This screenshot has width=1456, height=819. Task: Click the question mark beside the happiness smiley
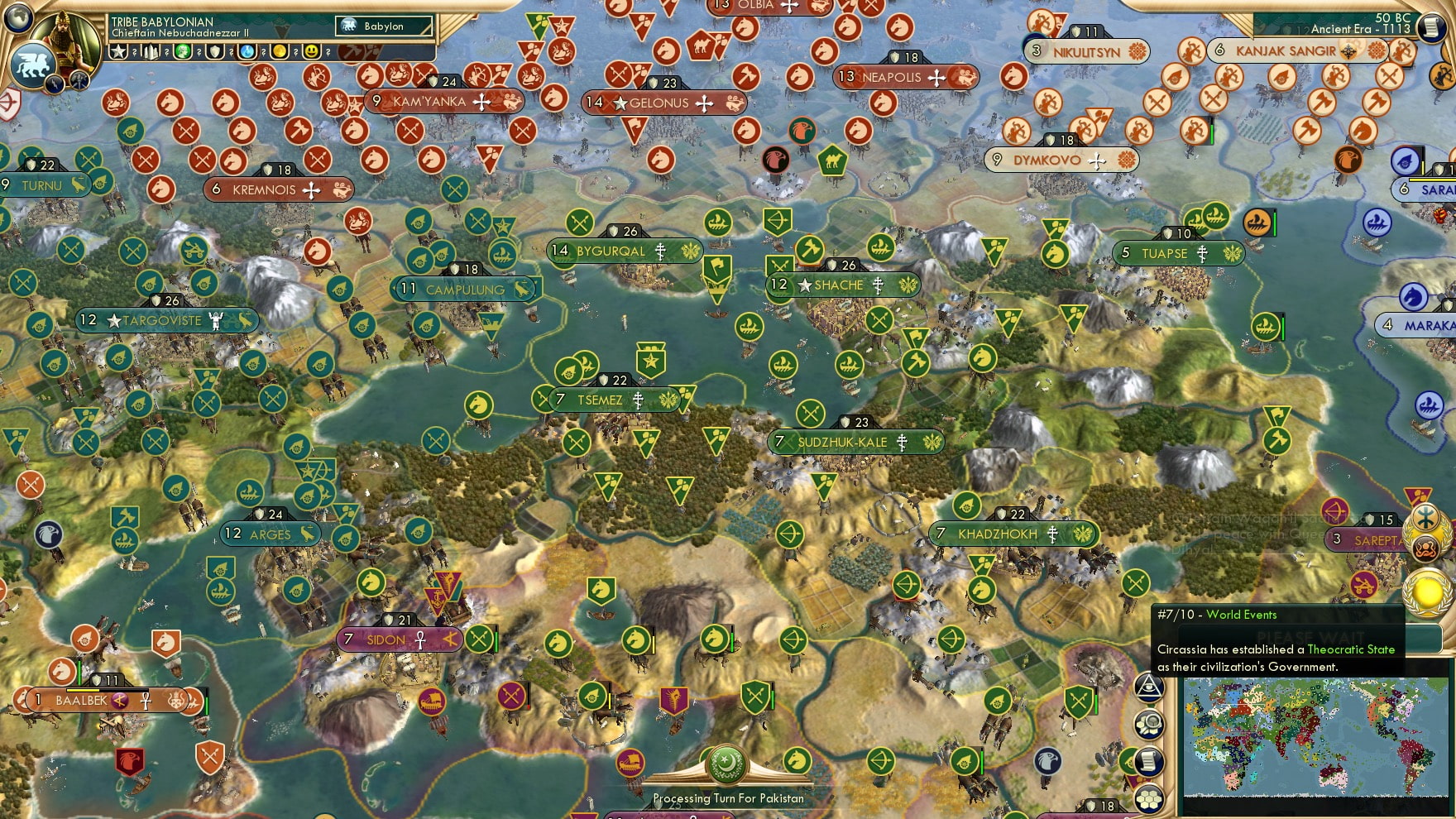(328, 53)
